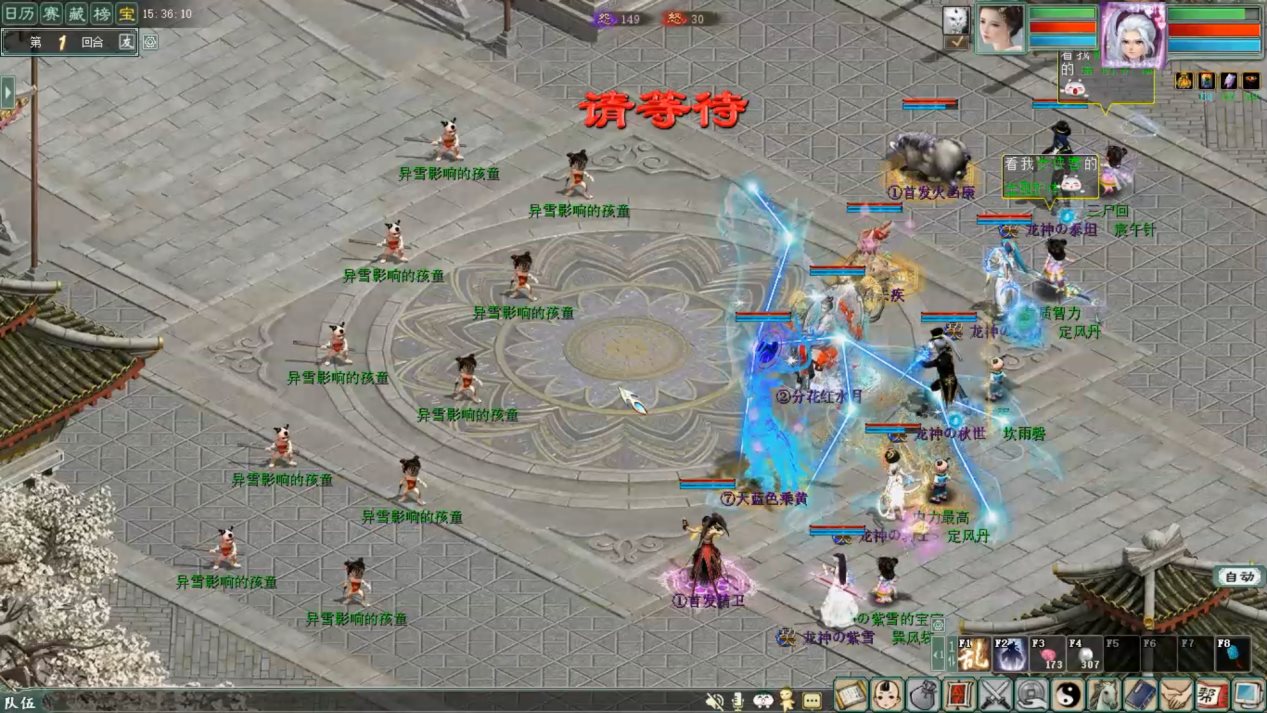Use the F4 white orb item
This screenshot has height=713, width=1267.
[1084, 654]
